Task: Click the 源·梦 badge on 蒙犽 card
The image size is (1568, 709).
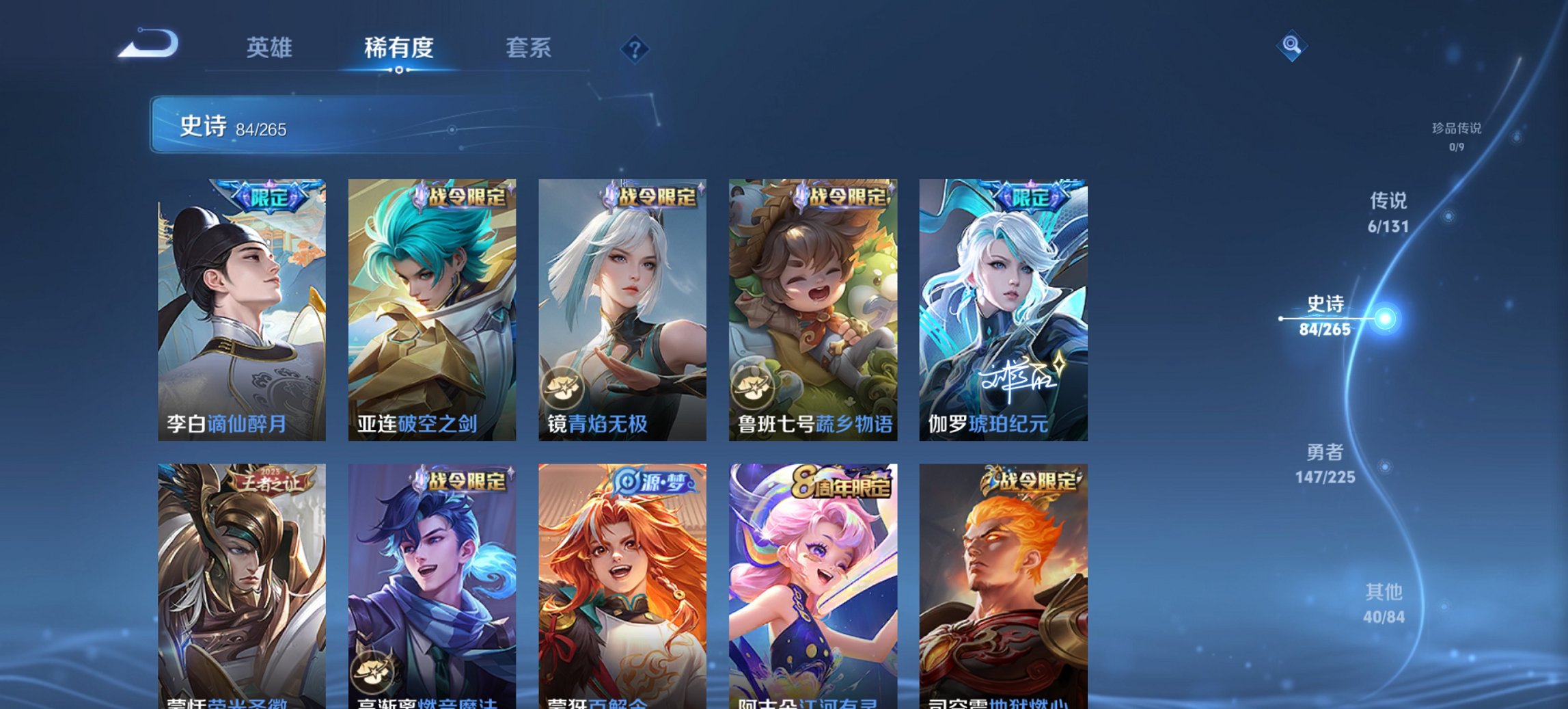Action: tap(652, 483)
